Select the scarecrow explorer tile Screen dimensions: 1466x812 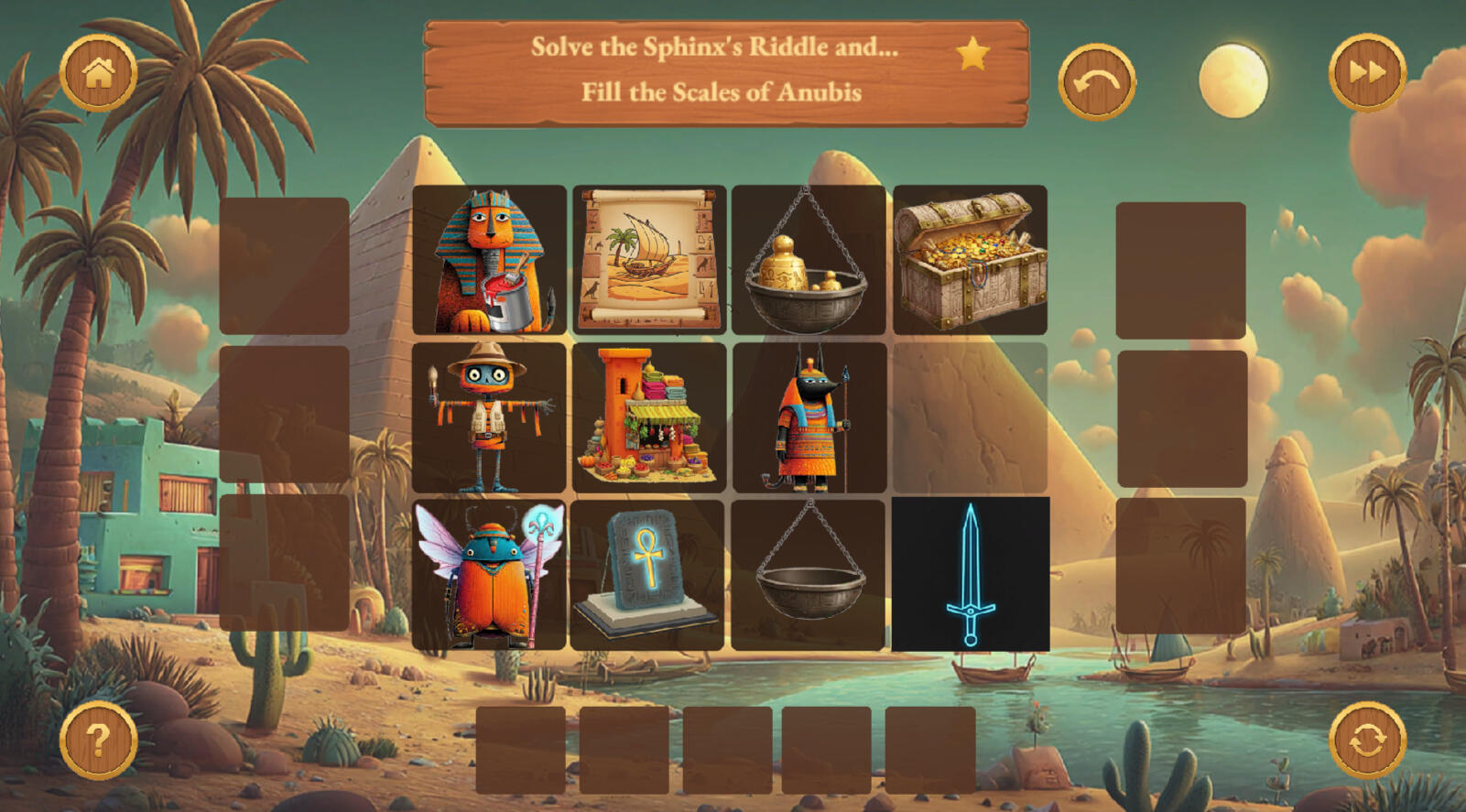(x=490, y=417)
